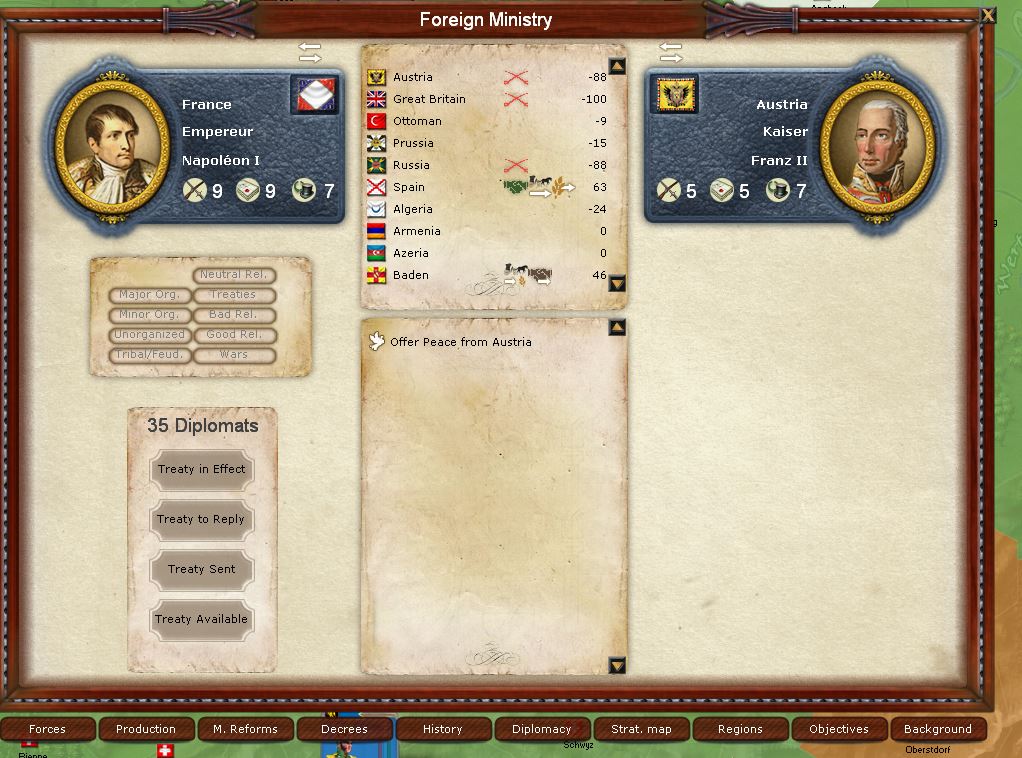Screen dimensions: 1022x758
Task: Toggle the Treaties filter
Action: pos(233,295)
